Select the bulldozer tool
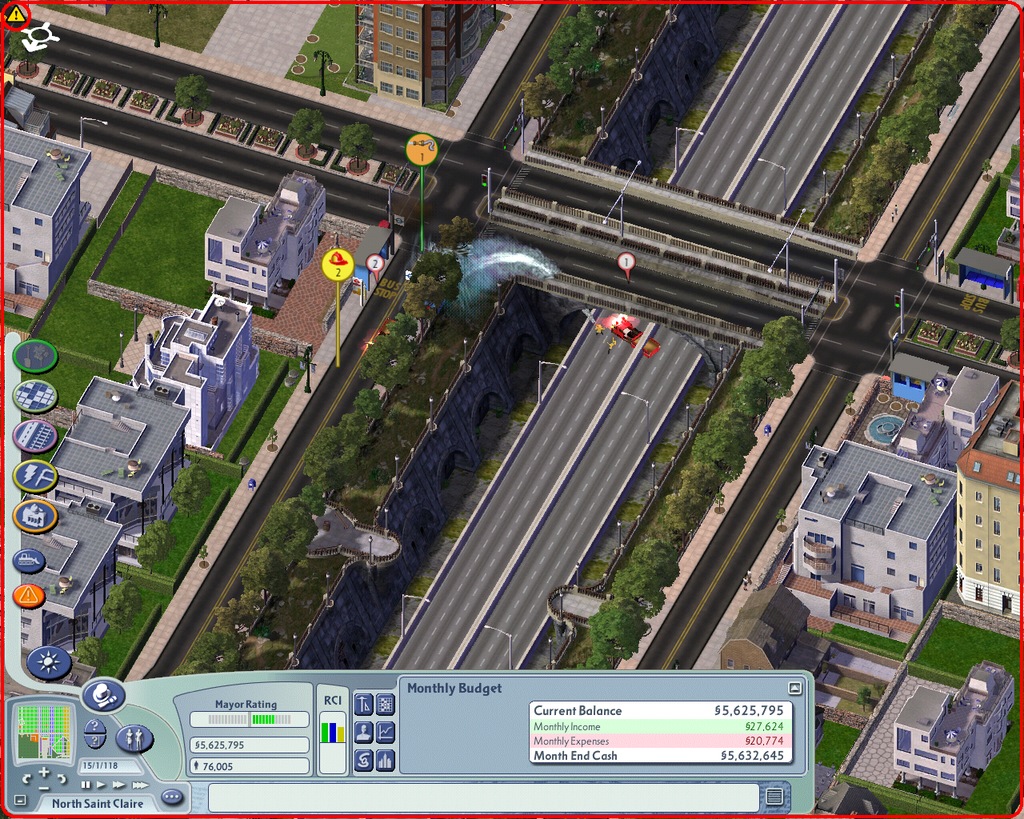Image resolution: width=1024 pixels, height=819 pixels. pyautogui.click(x=29, y=560)
